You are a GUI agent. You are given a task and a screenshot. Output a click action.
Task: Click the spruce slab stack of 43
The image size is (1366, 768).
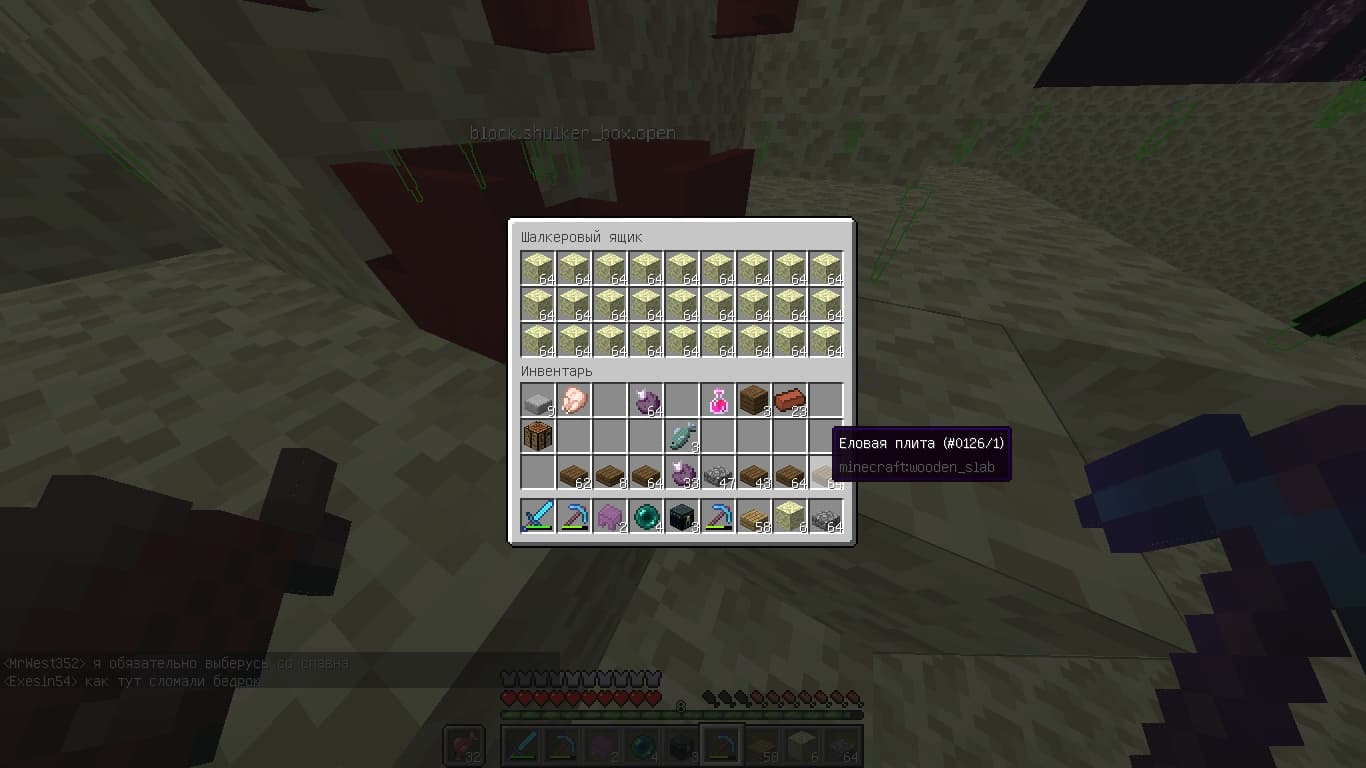click(753, 473)
